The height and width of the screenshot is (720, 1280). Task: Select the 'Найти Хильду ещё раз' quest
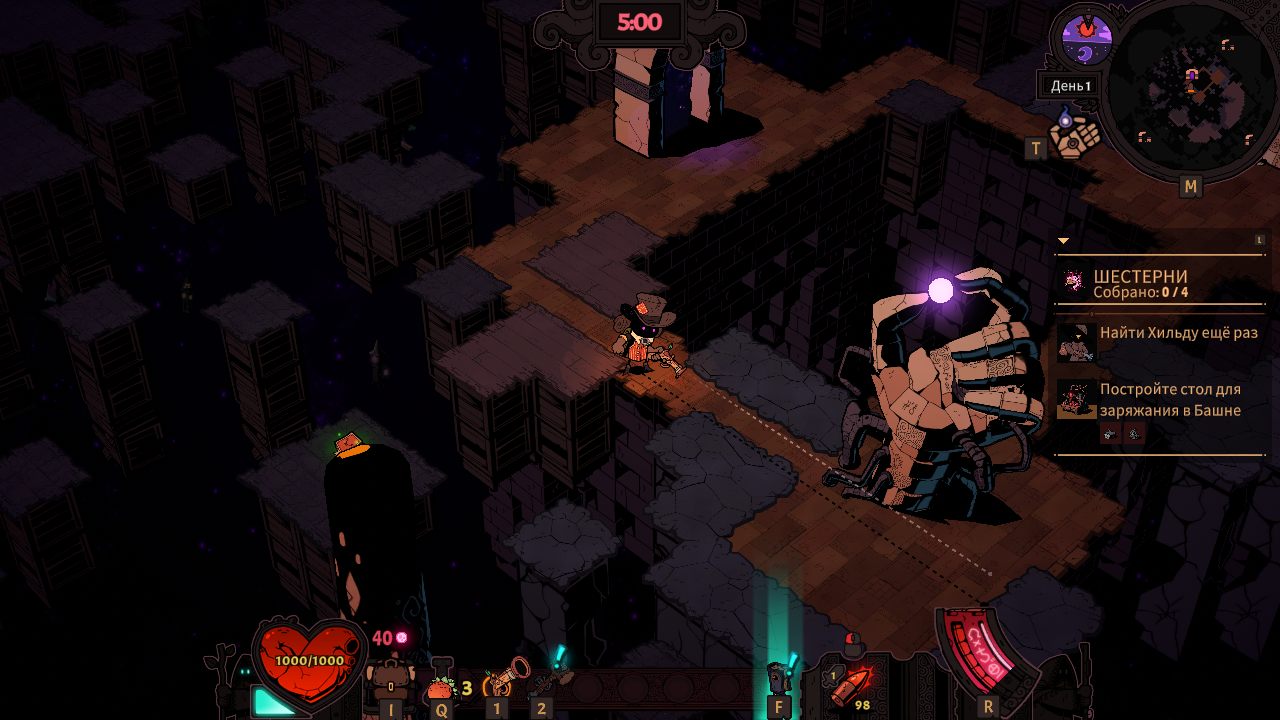(1178, 333)
